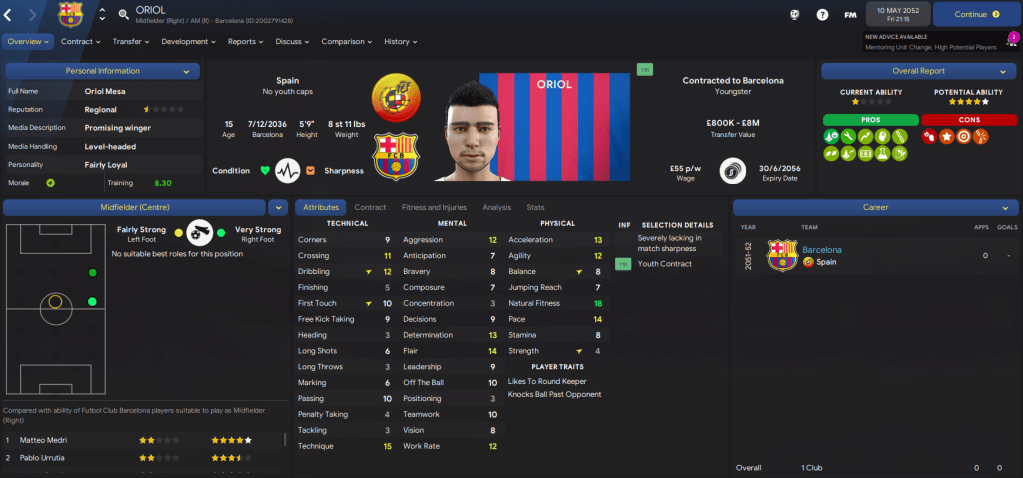Open the Comparison menu
This screenshot has width=1023, height=478.
(346, 42)
